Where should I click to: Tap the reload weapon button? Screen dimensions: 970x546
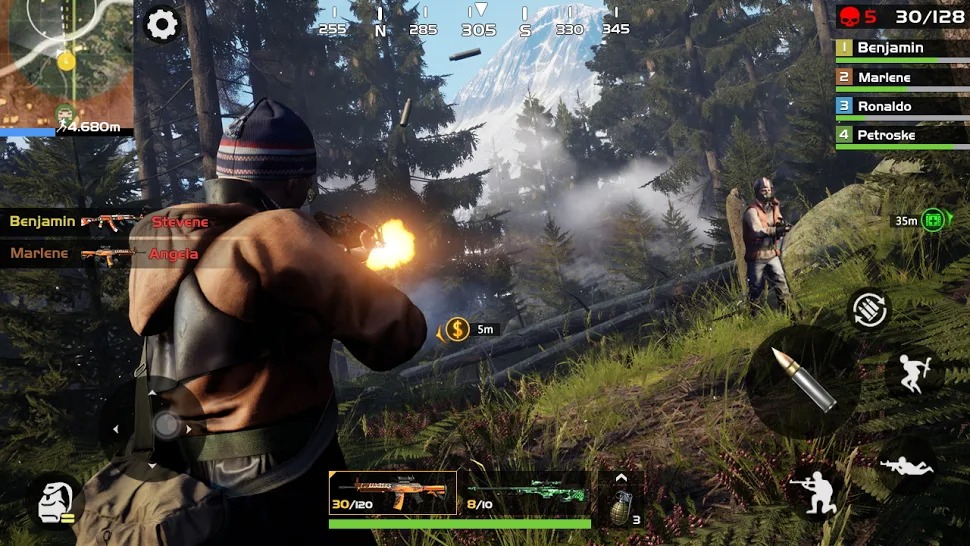point(869,310)
